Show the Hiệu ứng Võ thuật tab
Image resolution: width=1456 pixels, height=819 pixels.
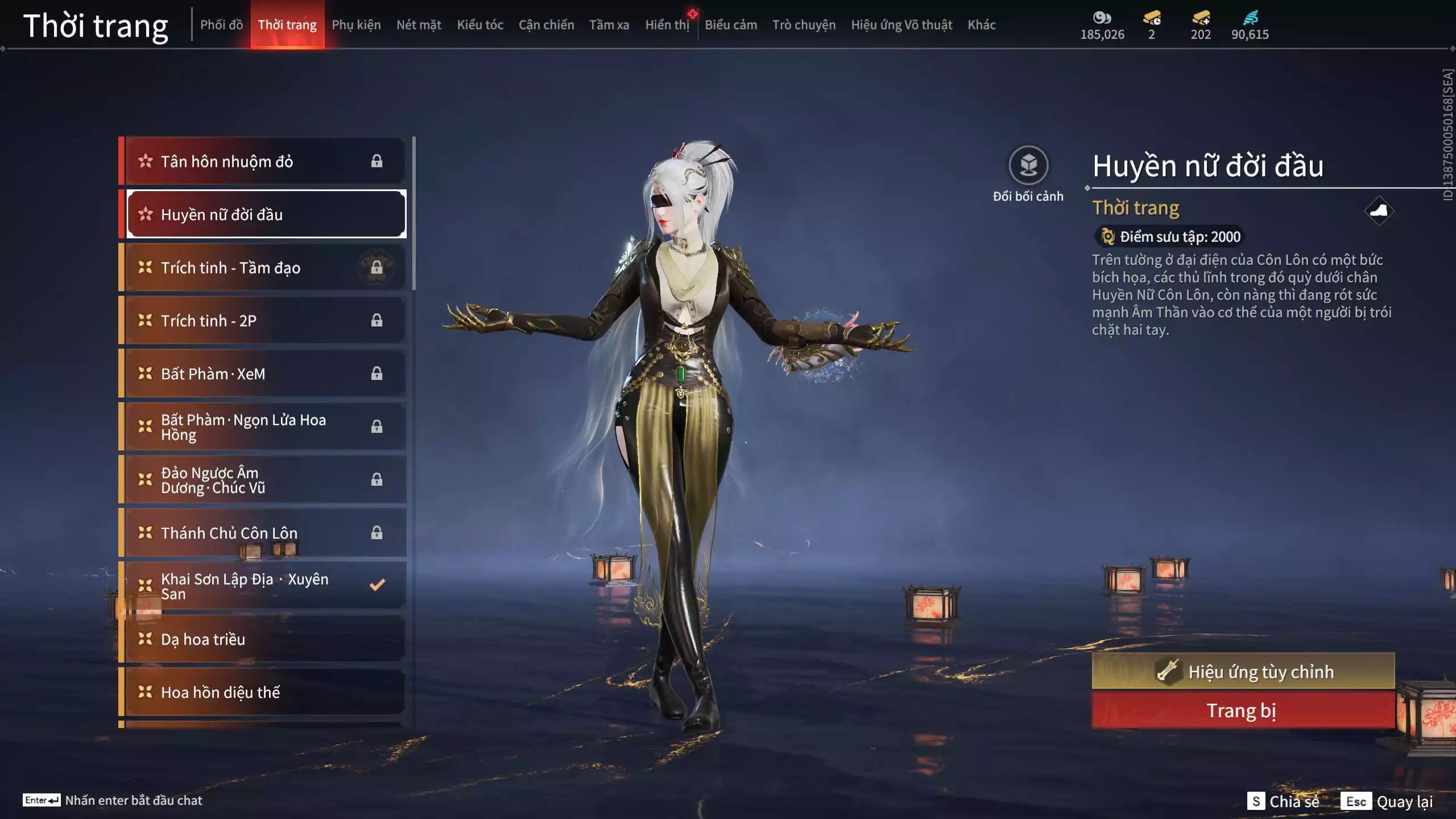pos(901,25)
